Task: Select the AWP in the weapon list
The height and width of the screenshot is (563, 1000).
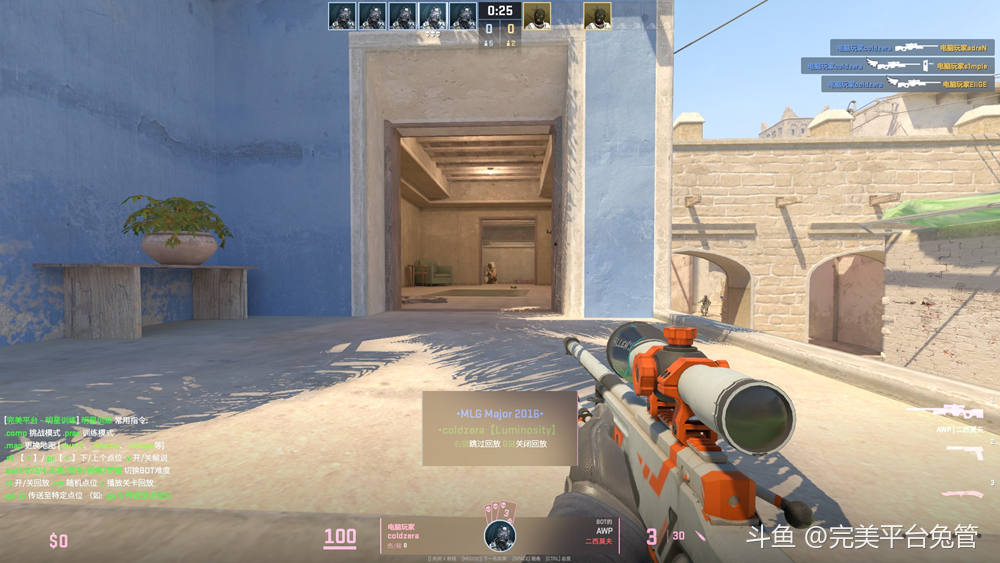Action: coord(955,411)
